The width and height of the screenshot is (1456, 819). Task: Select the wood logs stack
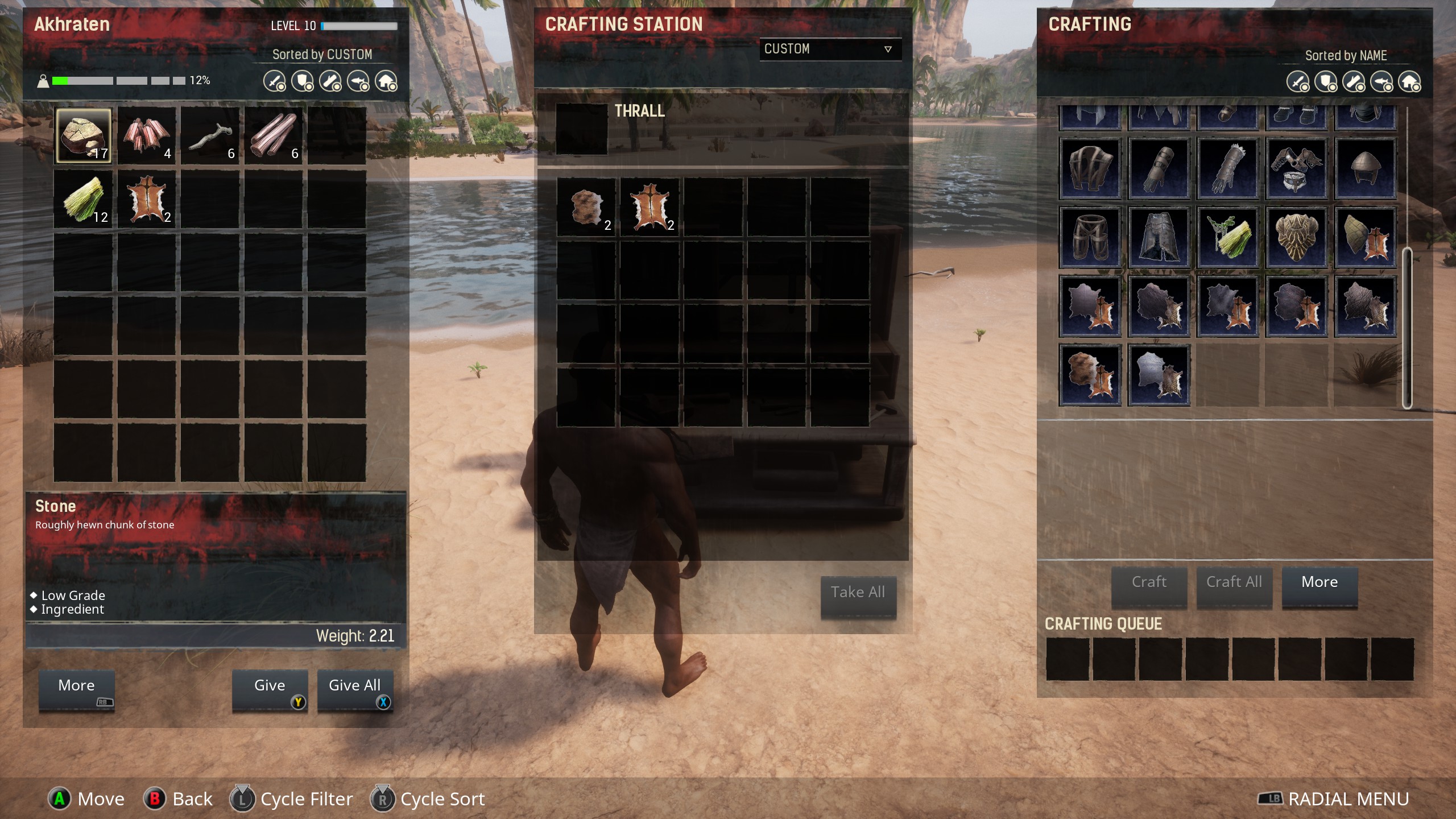tap(274, 136)
